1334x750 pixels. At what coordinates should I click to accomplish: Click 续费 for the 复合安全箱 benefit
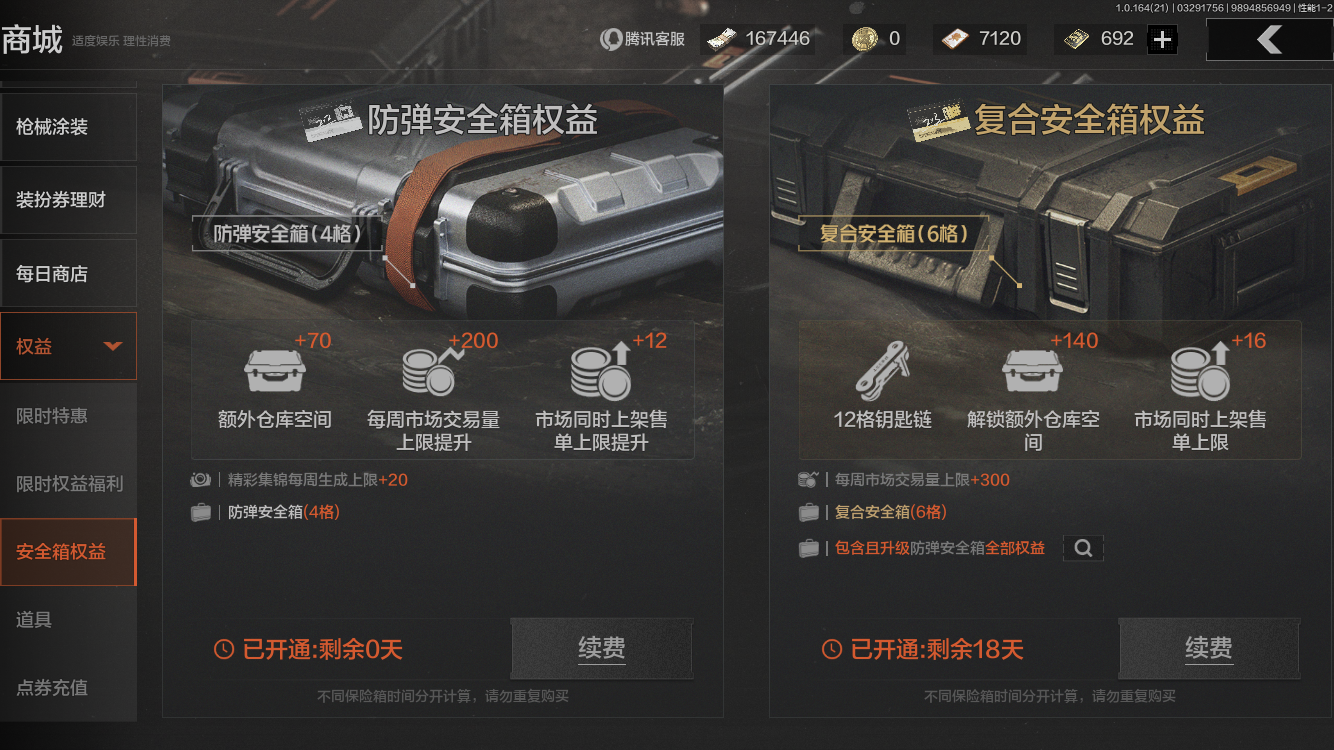tap(1209, 648)
